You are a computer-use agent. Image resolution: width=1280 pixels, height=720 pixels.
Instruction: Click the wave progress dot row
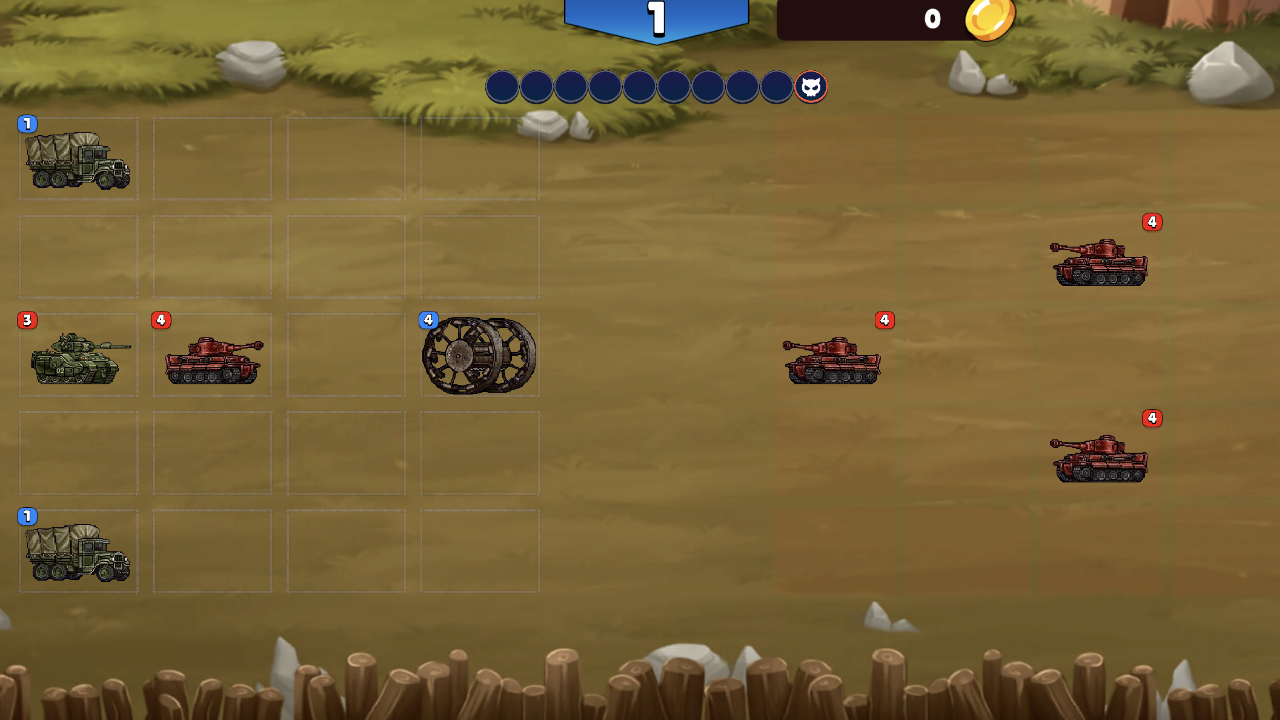(x=656, y=87)
